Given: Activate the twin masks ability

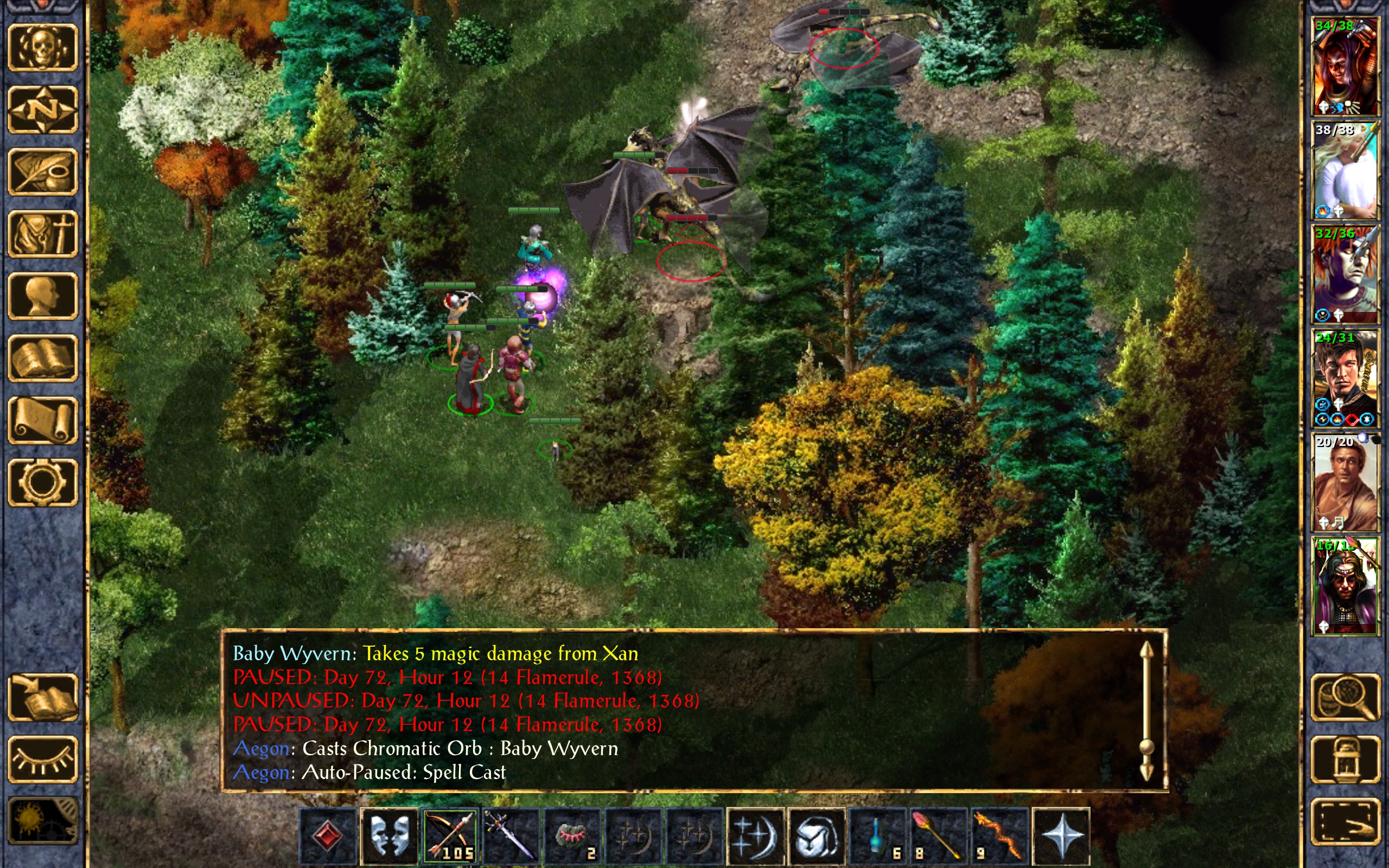Looking at the screenshot, I should 389,835.
